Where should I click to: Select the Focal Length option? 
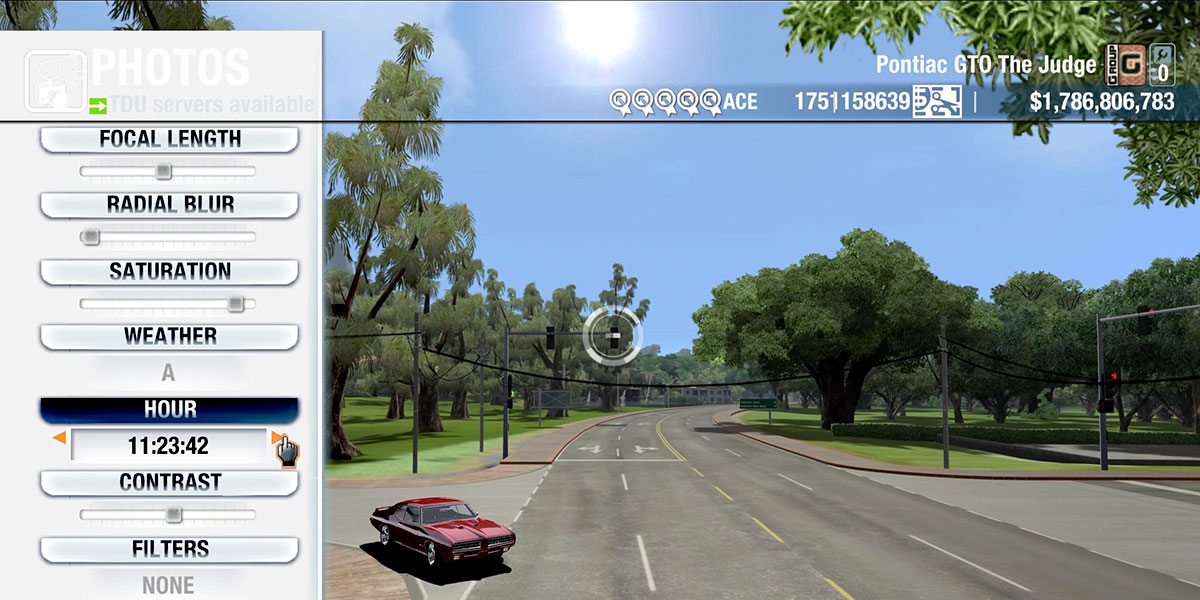click(169, 140)
